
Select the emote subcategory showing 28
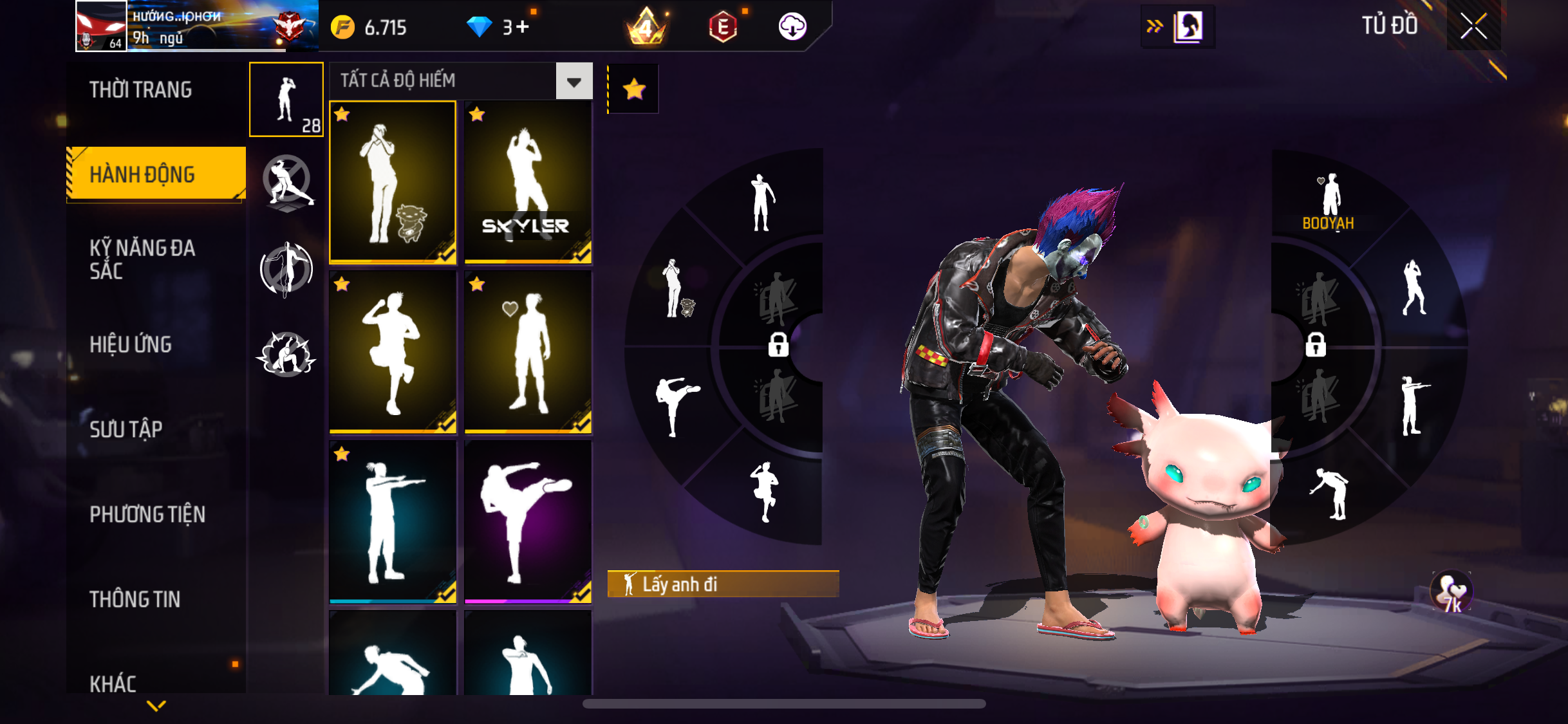pyautogui.click(x=286, y=100)
